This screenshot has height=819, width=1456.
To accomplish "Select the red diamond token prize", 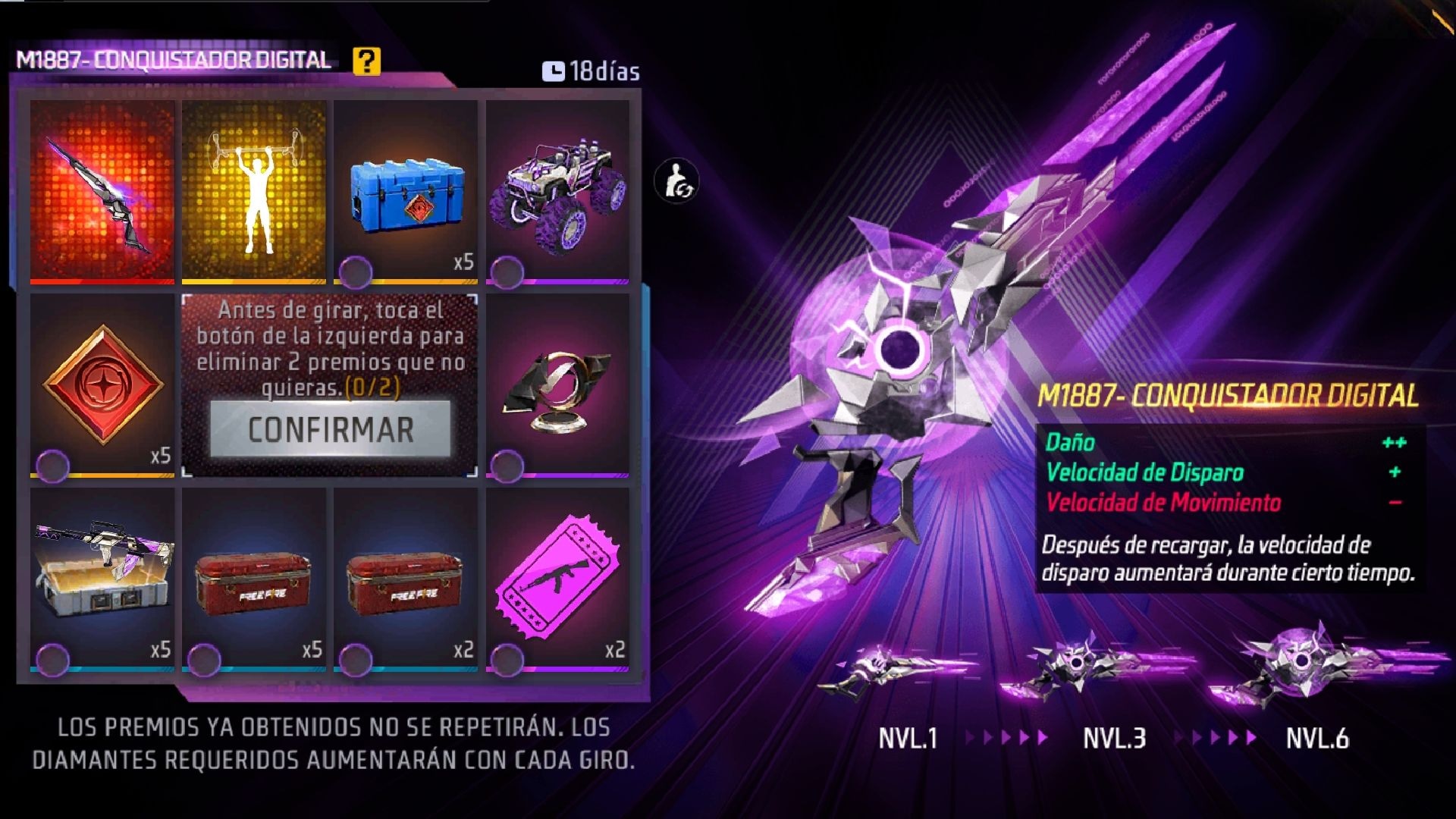I will 102,384.
